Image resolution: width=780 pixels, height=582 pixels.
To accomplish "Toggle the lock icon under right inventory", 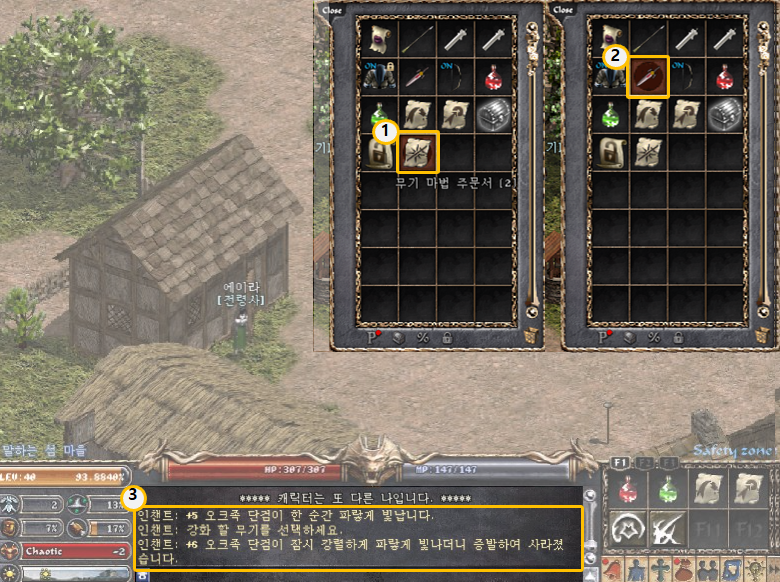I will [676, 338].
